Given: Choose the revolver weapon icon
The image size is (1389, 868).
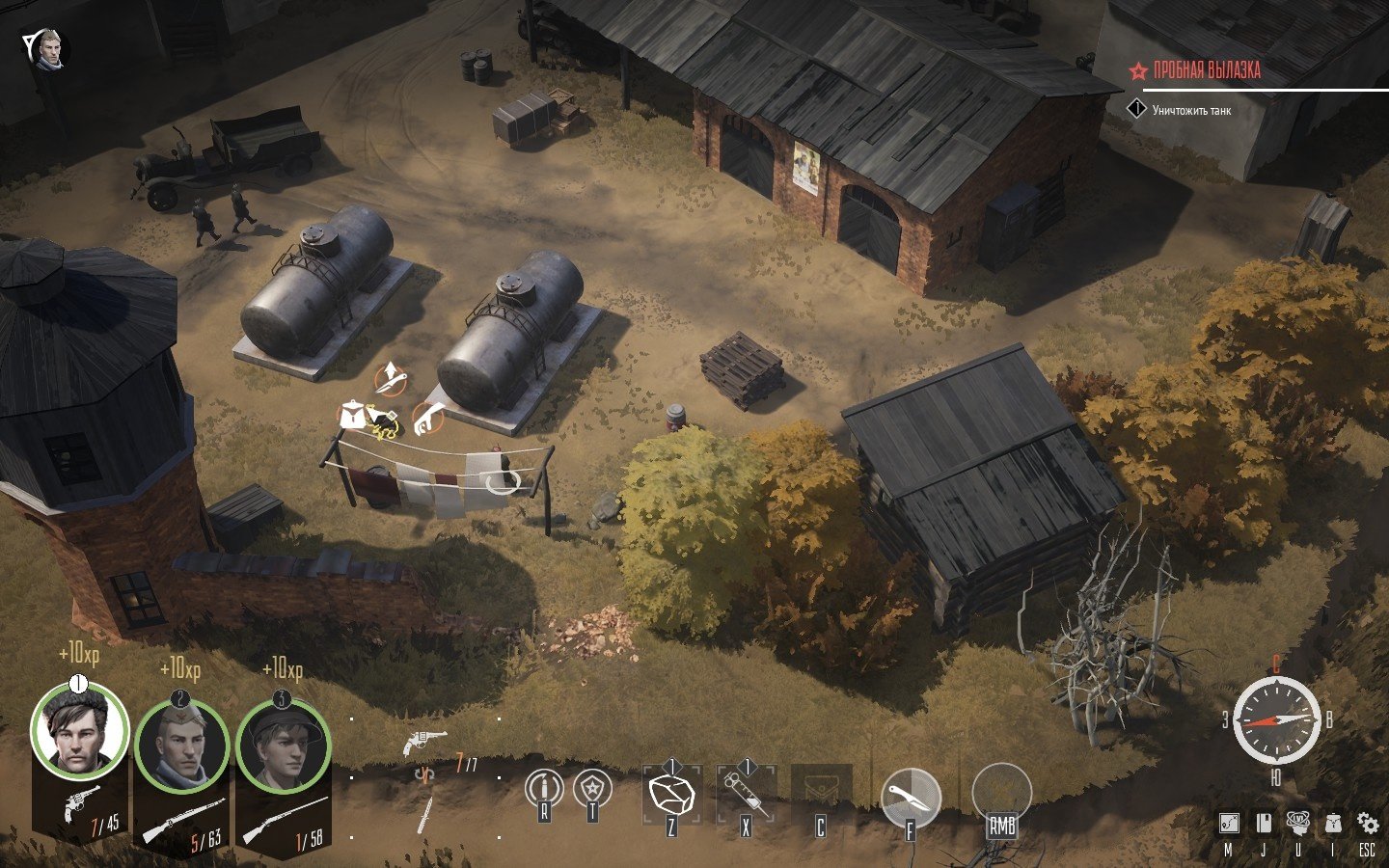Looking at the screenshot, I should tap(424, 742).
